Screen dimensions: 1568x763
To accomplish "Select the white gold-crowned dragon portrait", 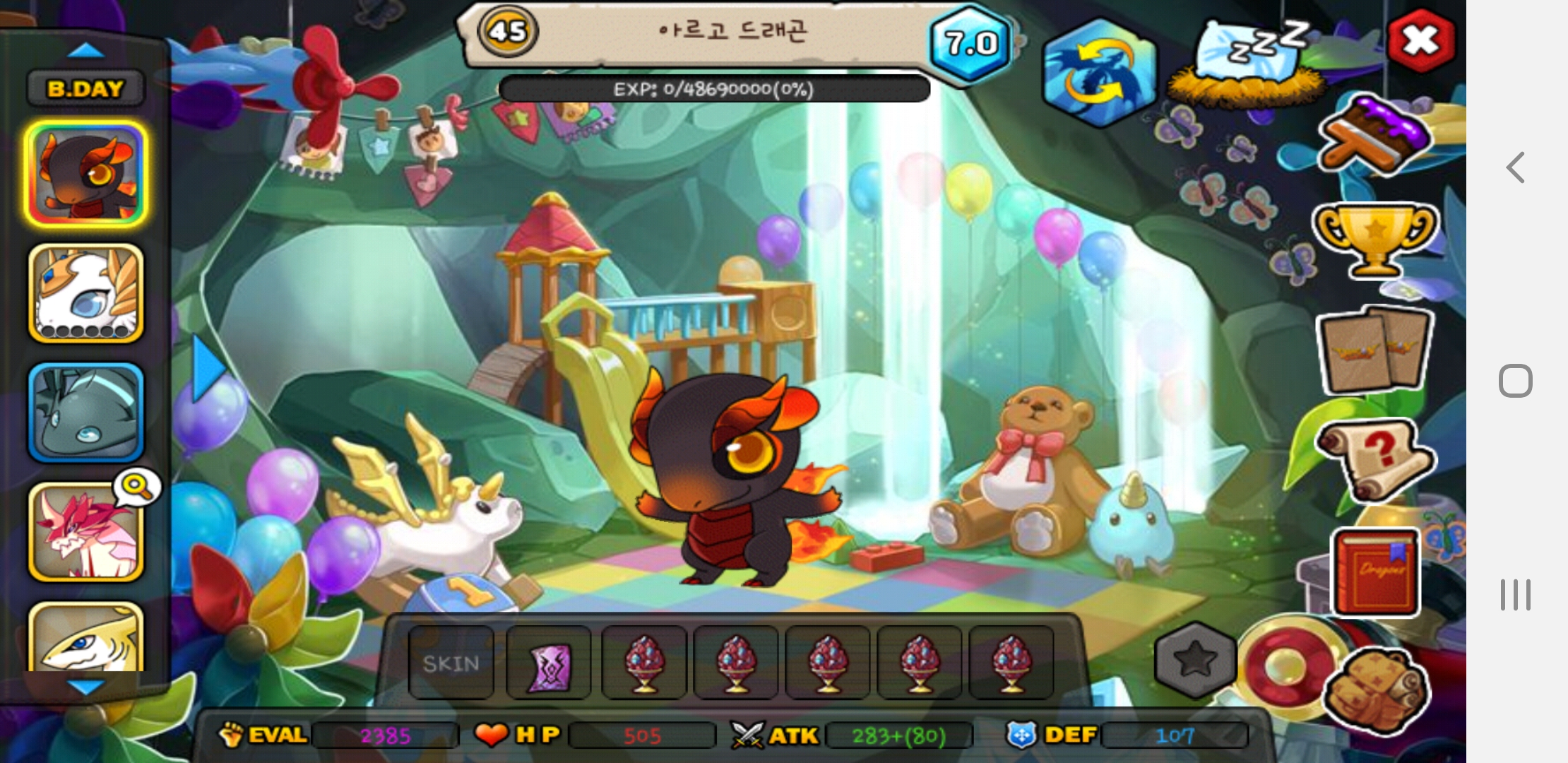I will tap(85, 294).
